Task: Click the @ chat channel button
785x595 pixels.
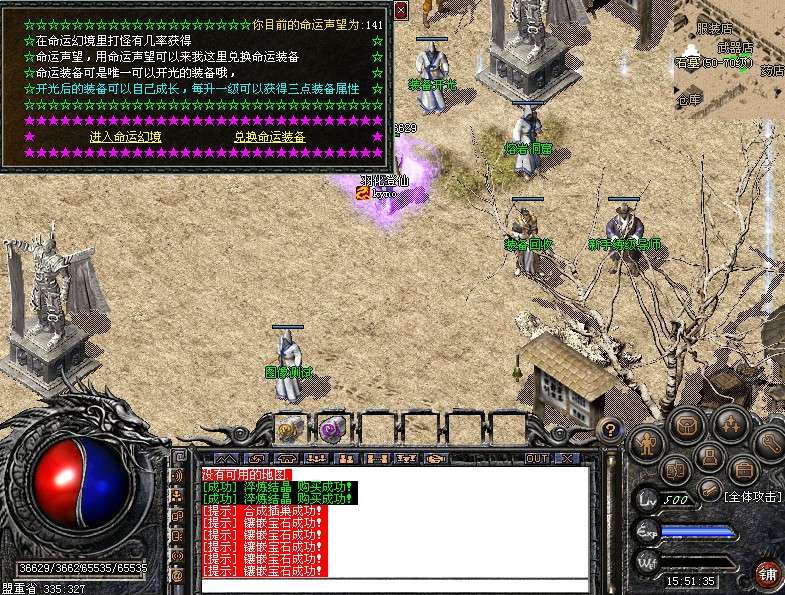Action: click(x=177, y=575)
